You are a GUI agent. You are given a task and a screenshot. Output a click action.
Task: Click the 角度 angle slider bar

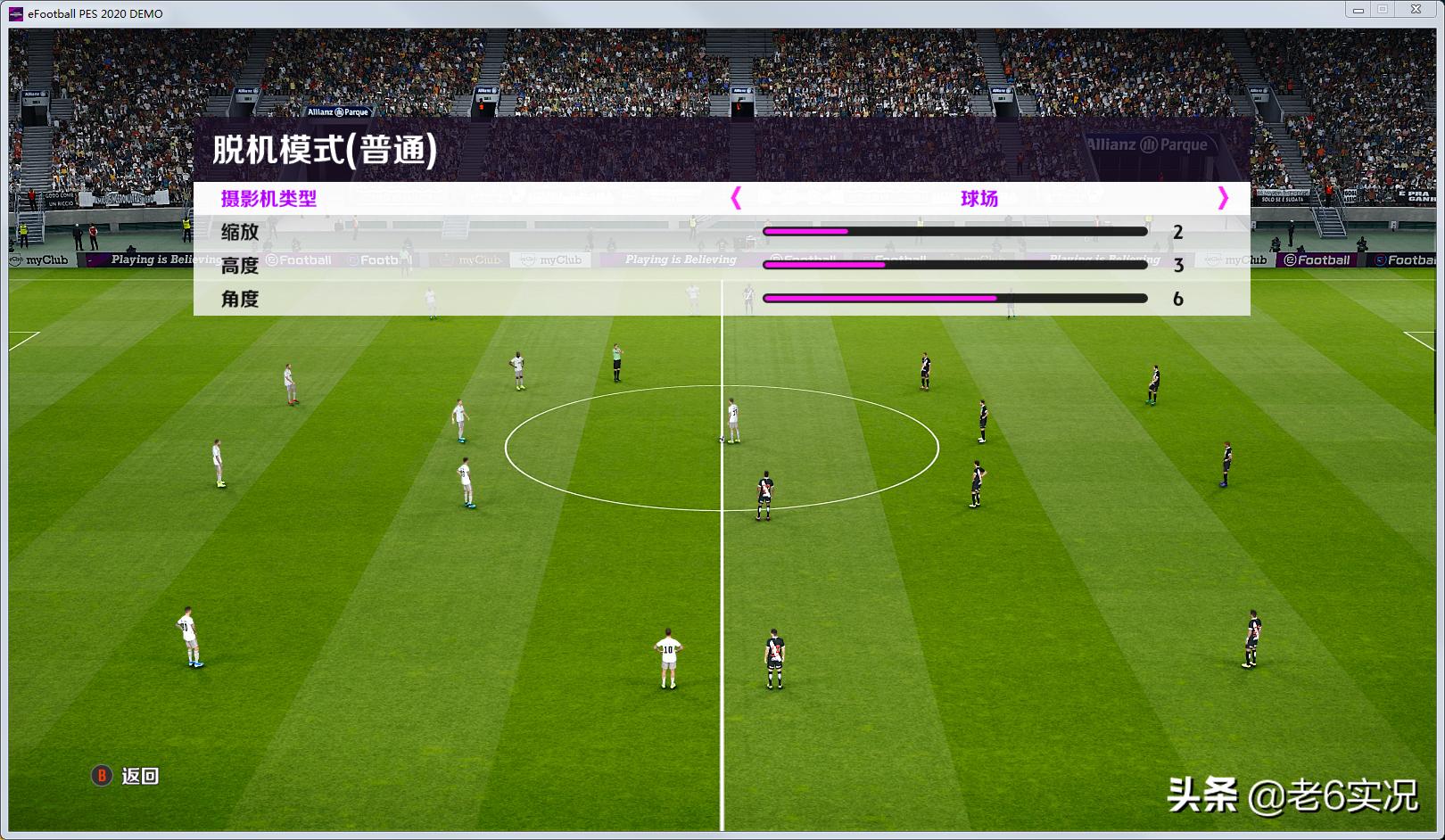pos(954,300)
